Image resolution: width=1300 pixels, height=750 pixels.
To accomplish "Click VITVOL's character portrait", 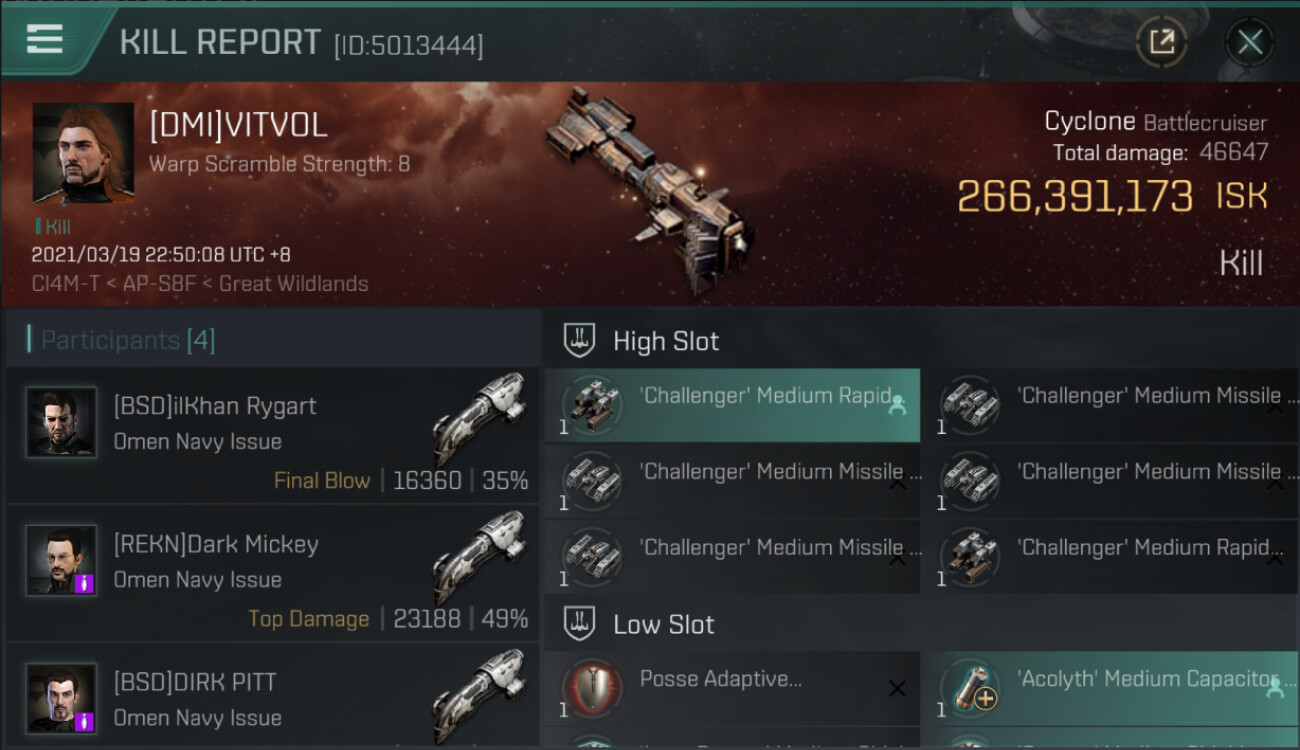I will pyautogui.click(x=83, y=153).
